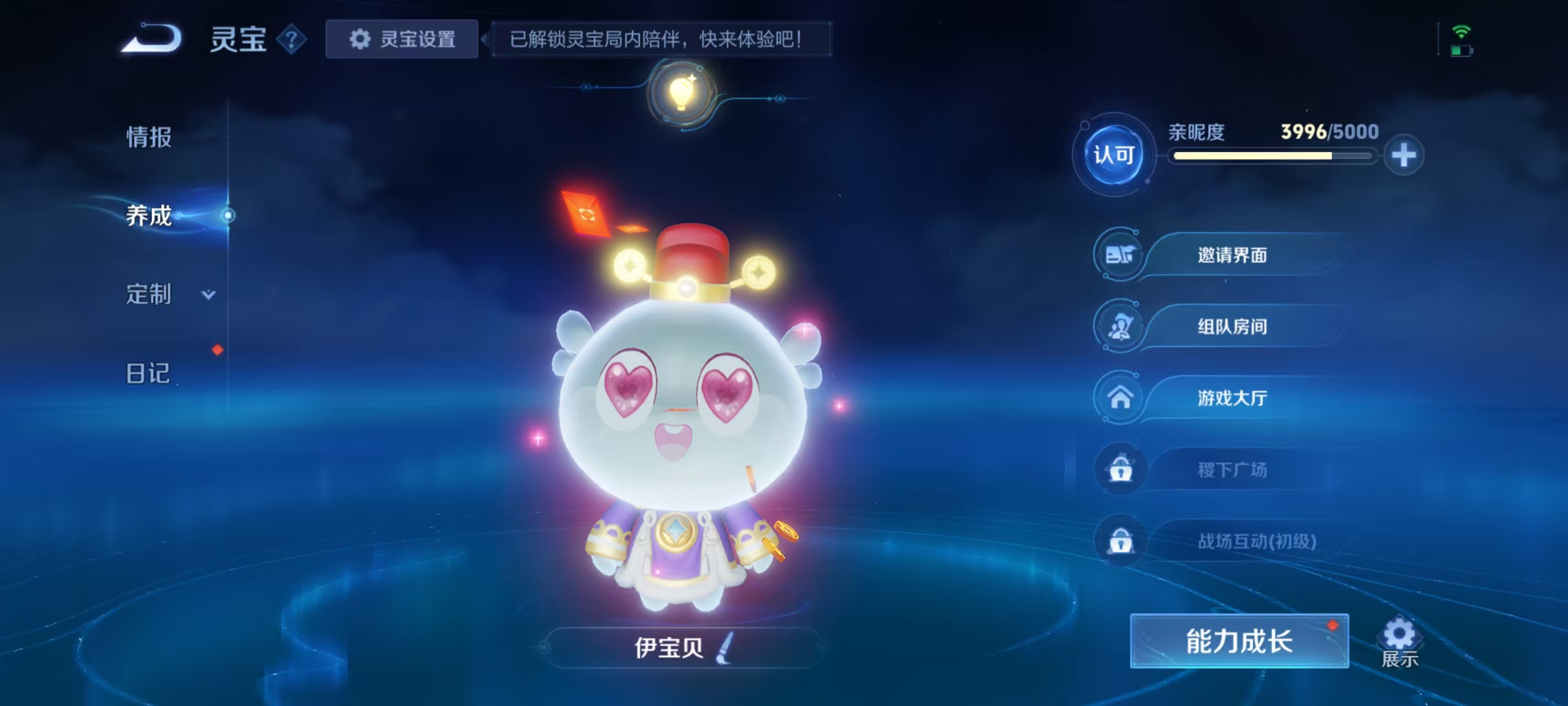Click the lock icon on 战场互动(初级)
Screen dimensions: 1568x706
tap(1120, 541)
